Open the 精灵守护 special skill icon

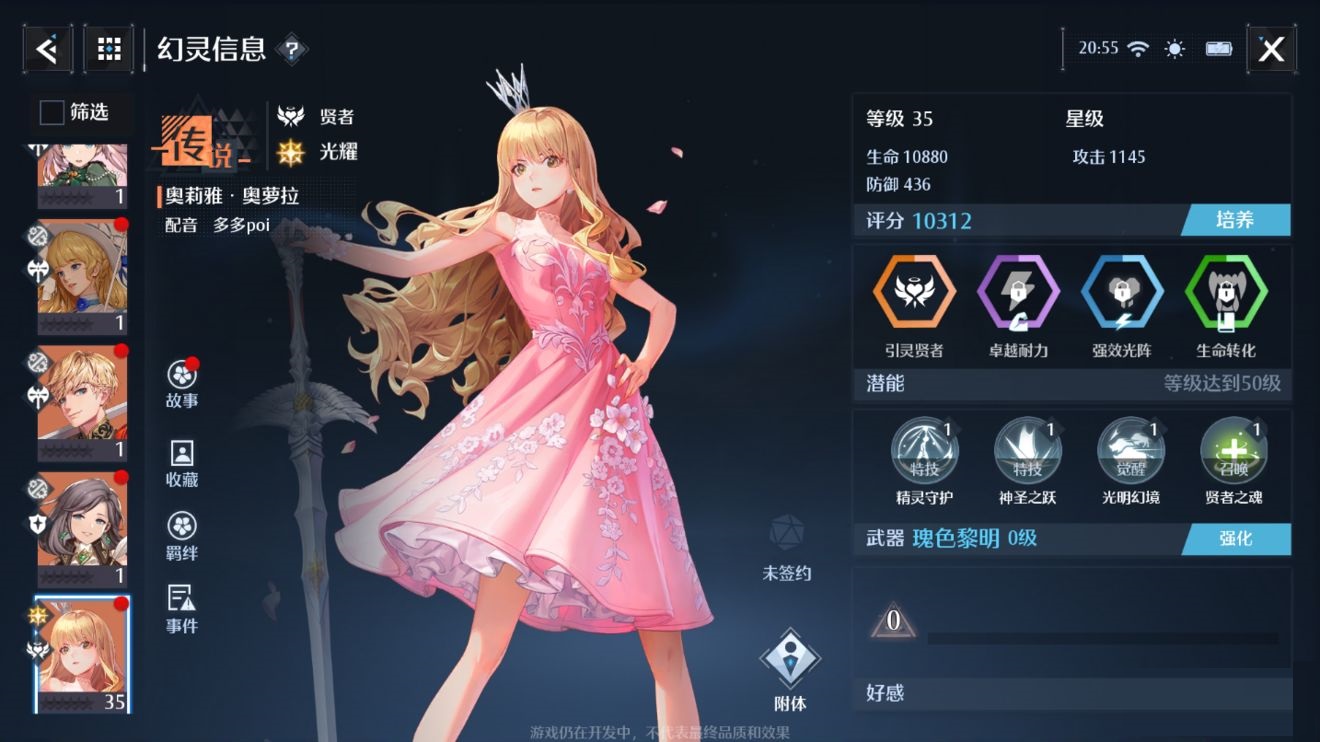tap(925, 452)
